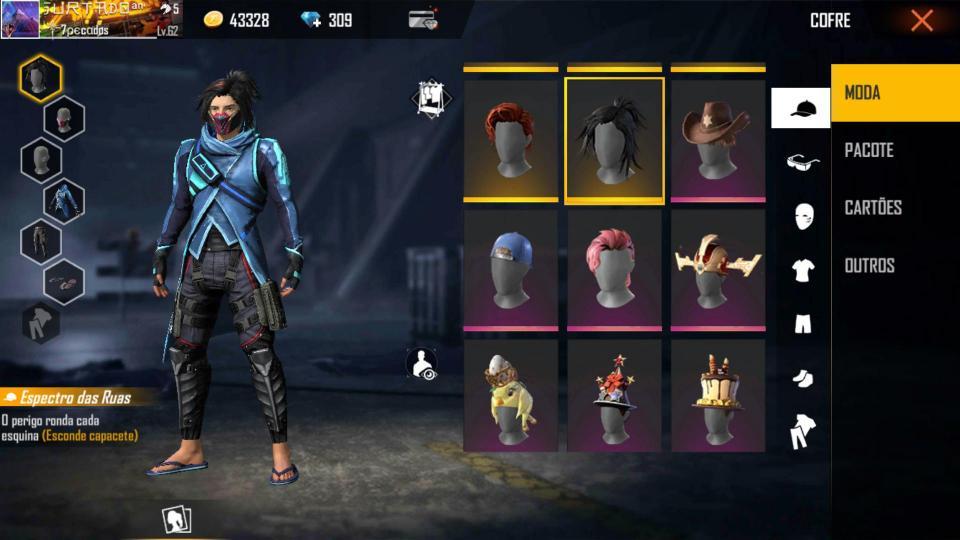Open the PACOTE tab
Viewport: 960px width, 540px height.
pos(894,150)
